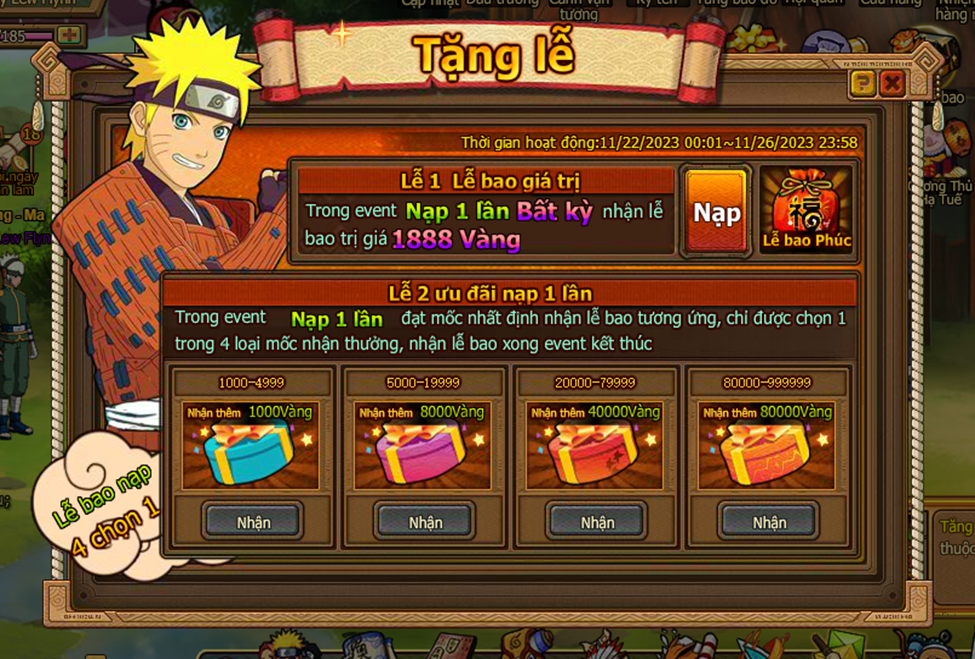
Task: Claim the 20000-79999 tier with Nhận
Action: (597, 521)
